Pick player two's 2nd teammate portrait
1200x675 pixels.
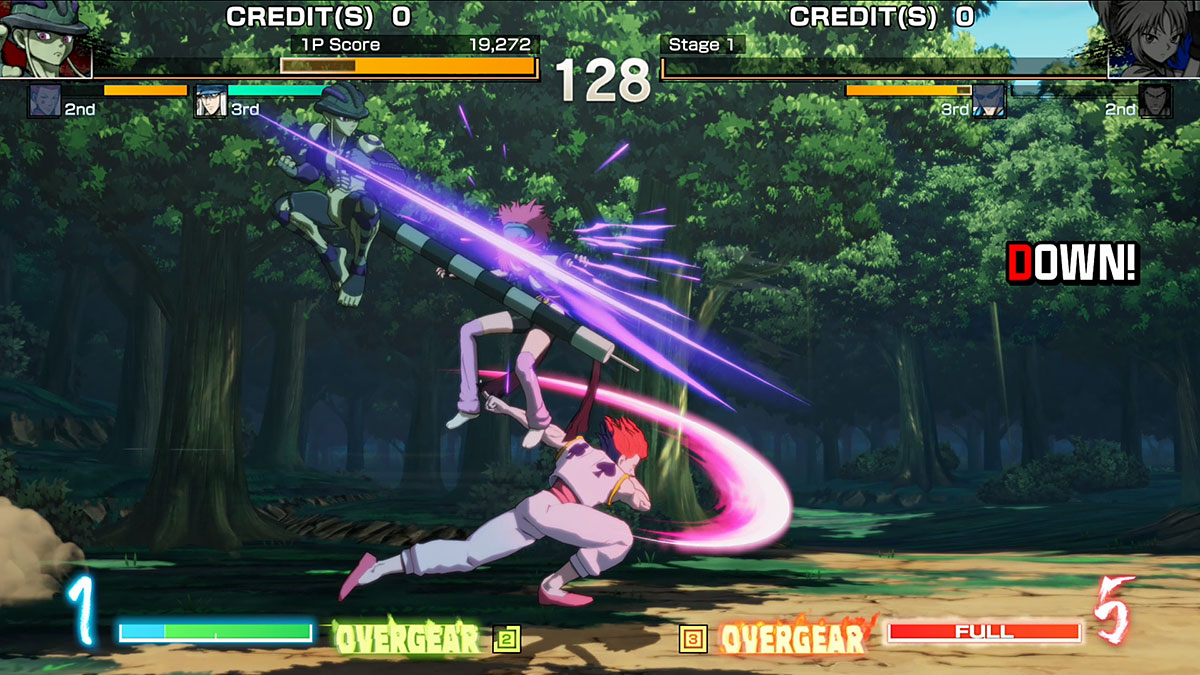(x=1155, y=101)
